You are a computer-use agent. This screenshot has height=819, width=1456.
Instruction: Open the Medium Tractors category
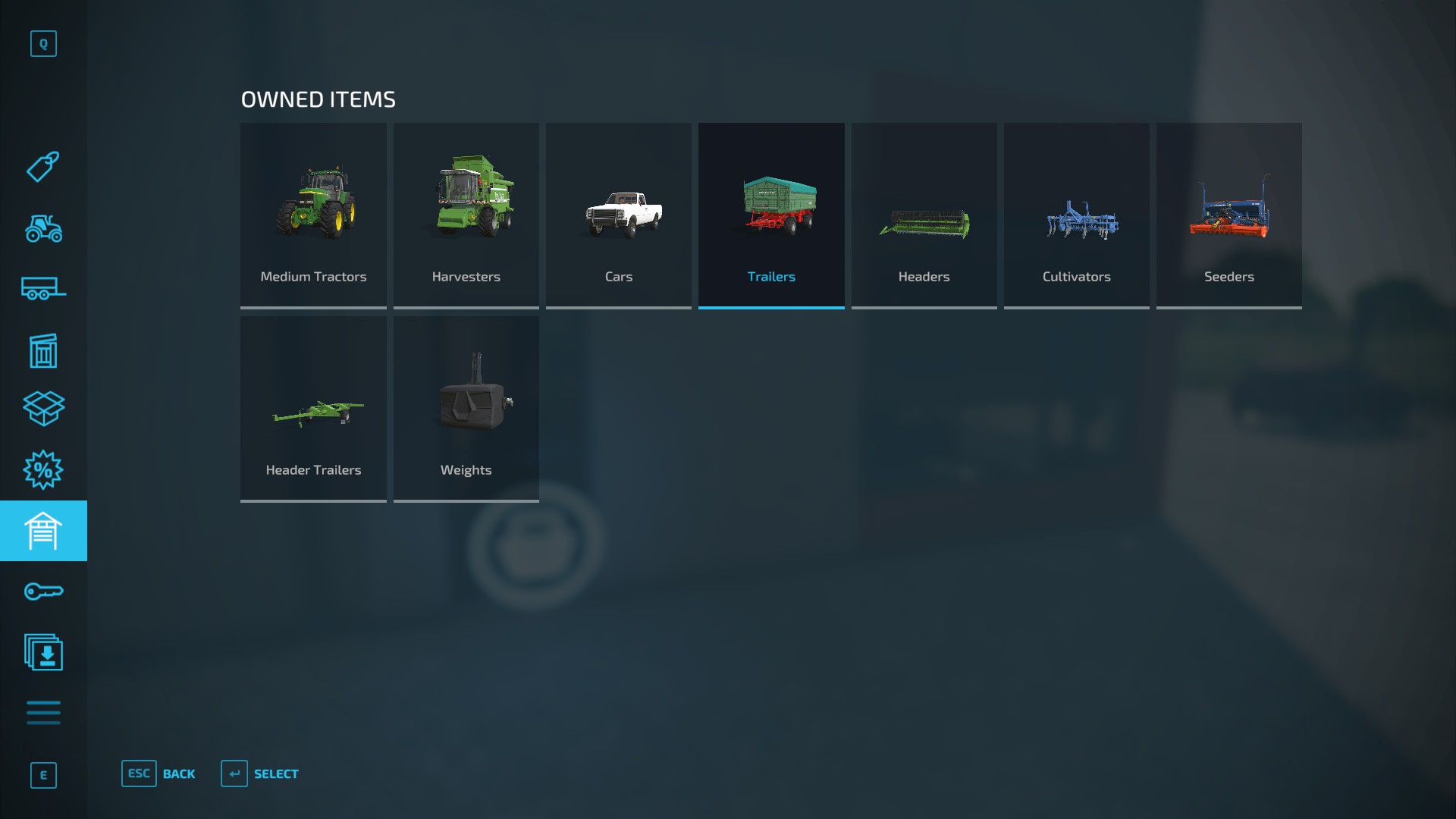tap(313, 215)
